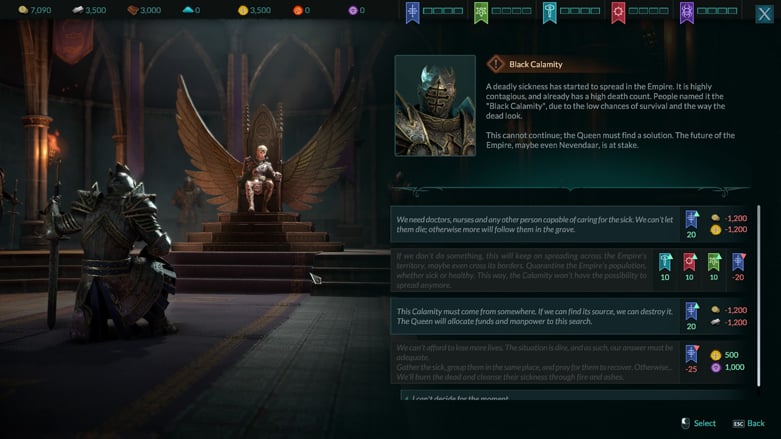Close the event window with the X
The width and height of the screenshot is (781, 439).
(x=764, y=12)
